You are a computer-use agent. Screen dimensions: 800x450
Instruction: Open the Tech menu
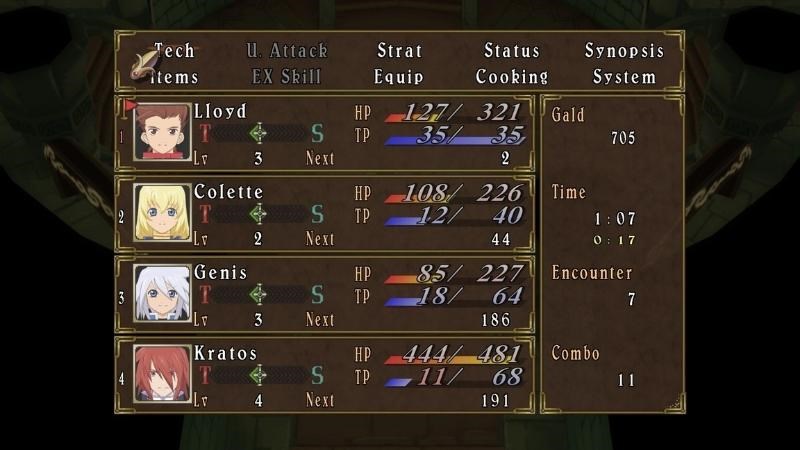click(x=175, y=51)
